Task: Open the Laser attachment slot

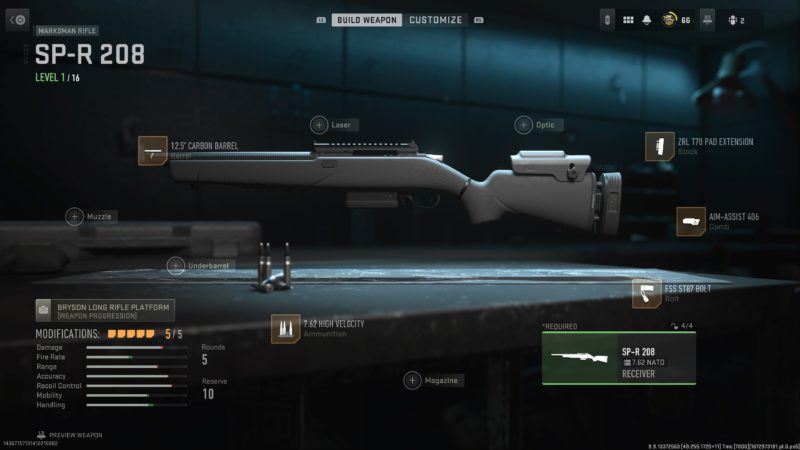Action: pyautogui.click(x=319, y=125)
